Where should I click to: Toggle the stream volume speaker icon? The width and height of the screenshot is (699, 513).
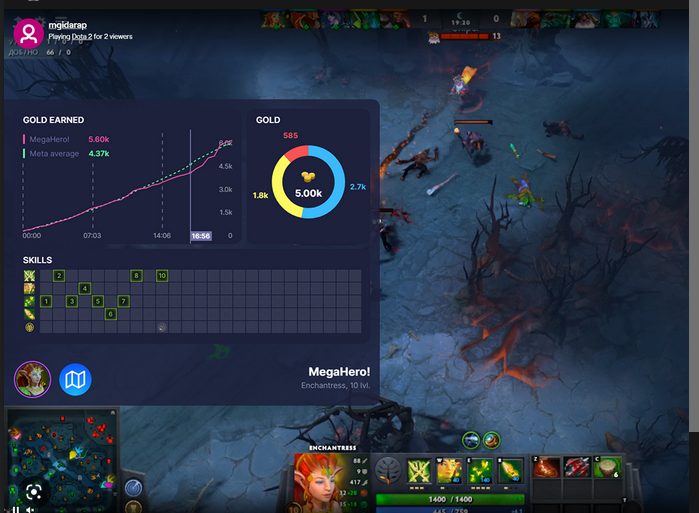coord(31,509)
